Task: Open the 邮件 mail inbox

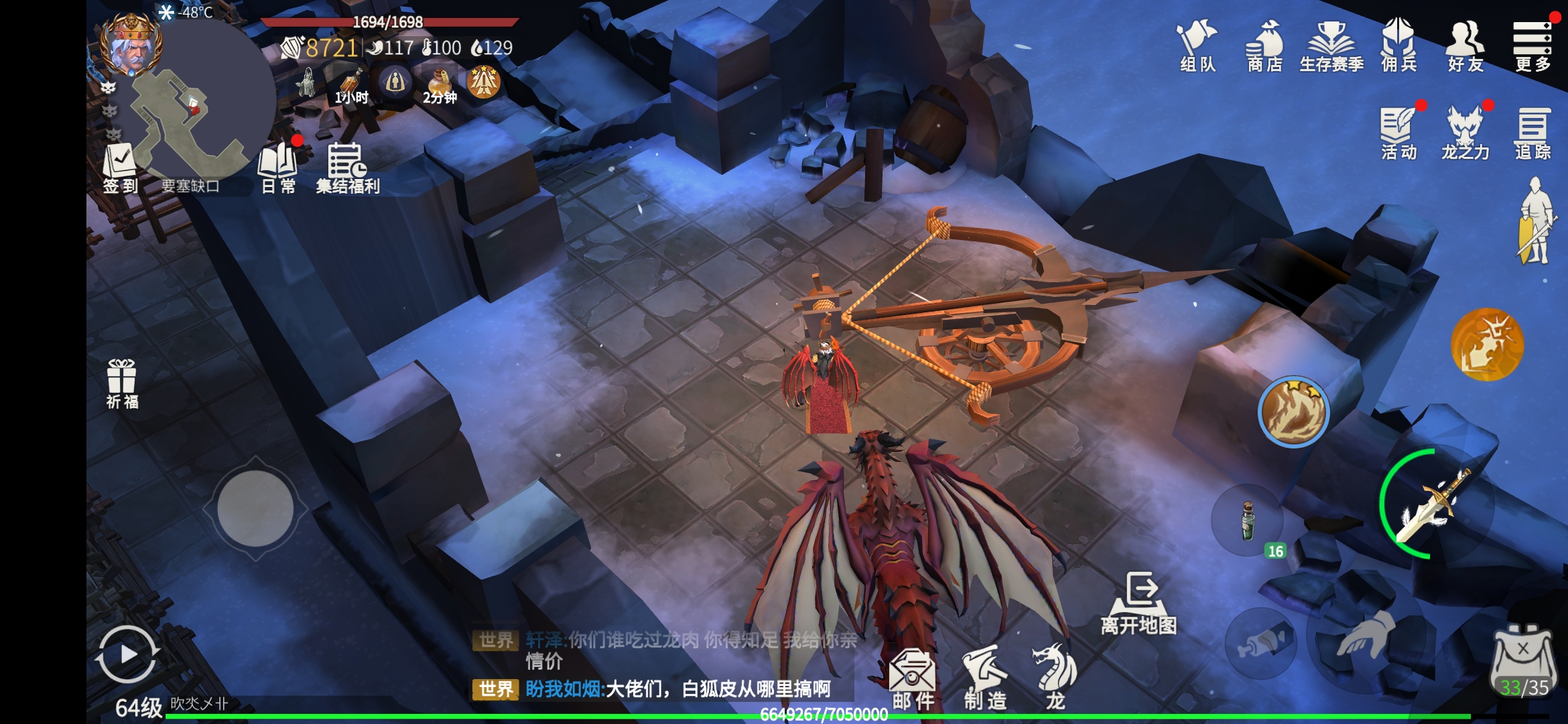Action: pos(913,678)
